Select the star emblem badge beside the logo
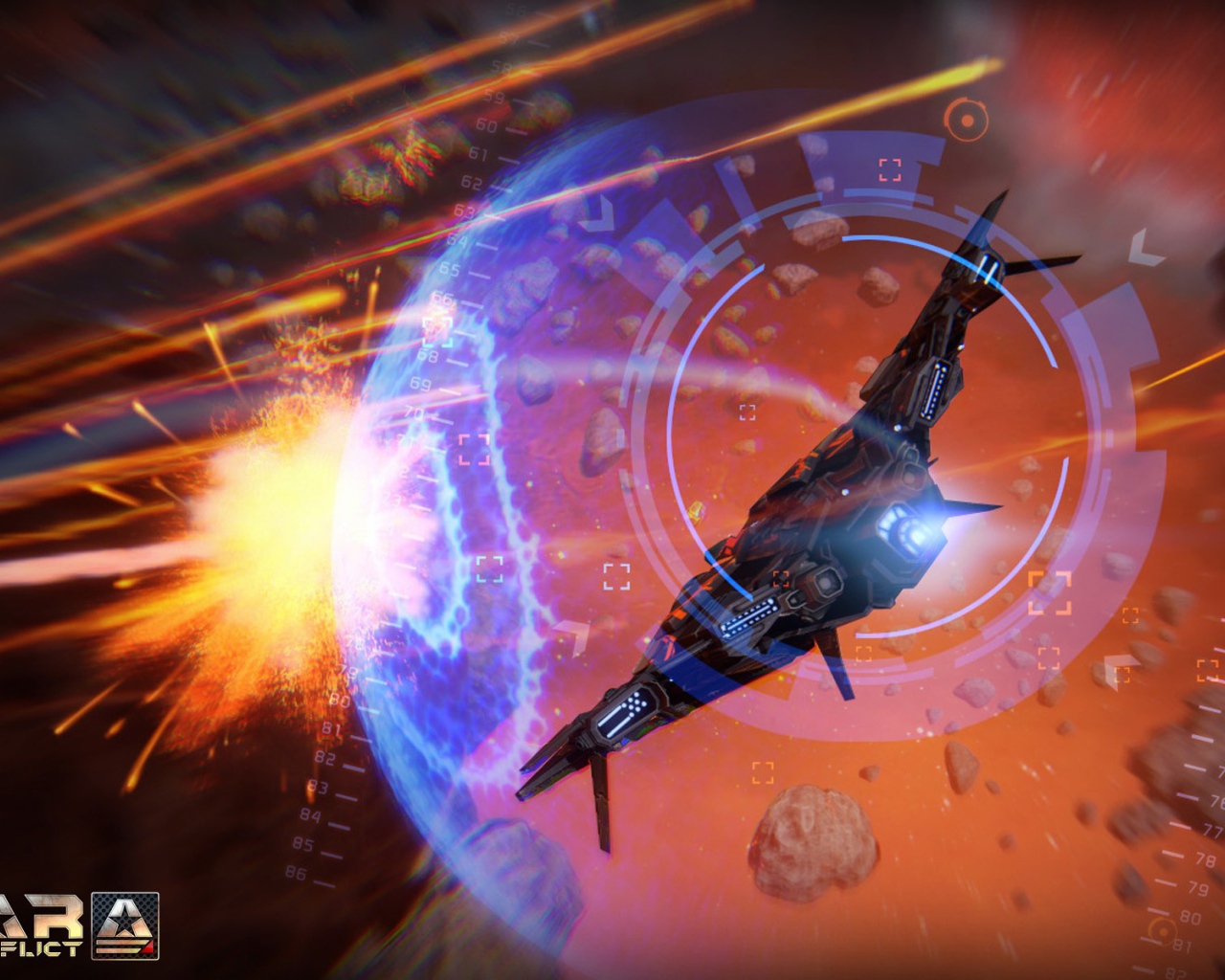The height and width of the screenshot is (980, 1225). pos(125,925)
